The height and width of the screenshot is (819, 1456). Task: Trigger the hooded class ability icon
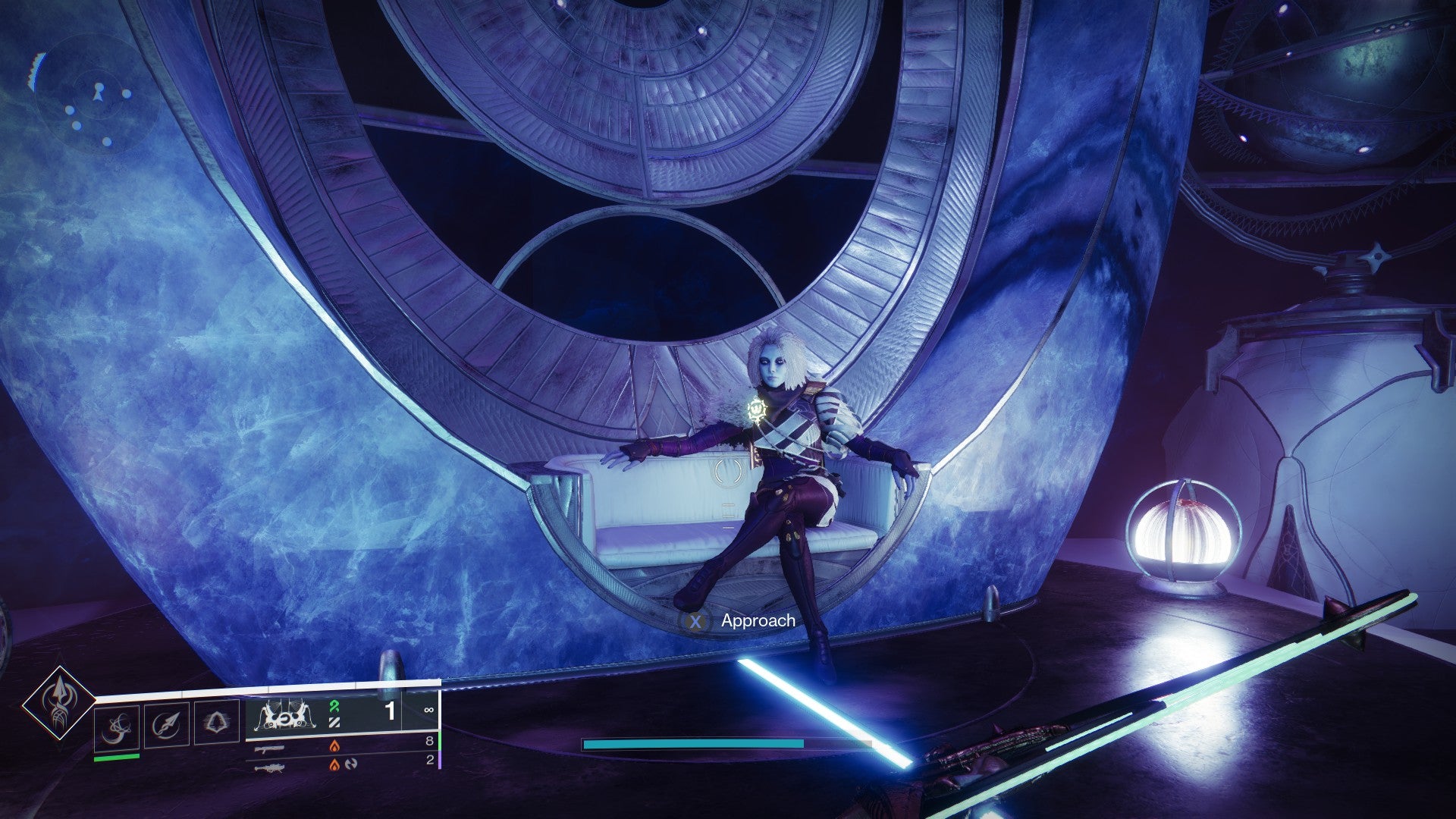pyautogui.click(x=216, y=723)
